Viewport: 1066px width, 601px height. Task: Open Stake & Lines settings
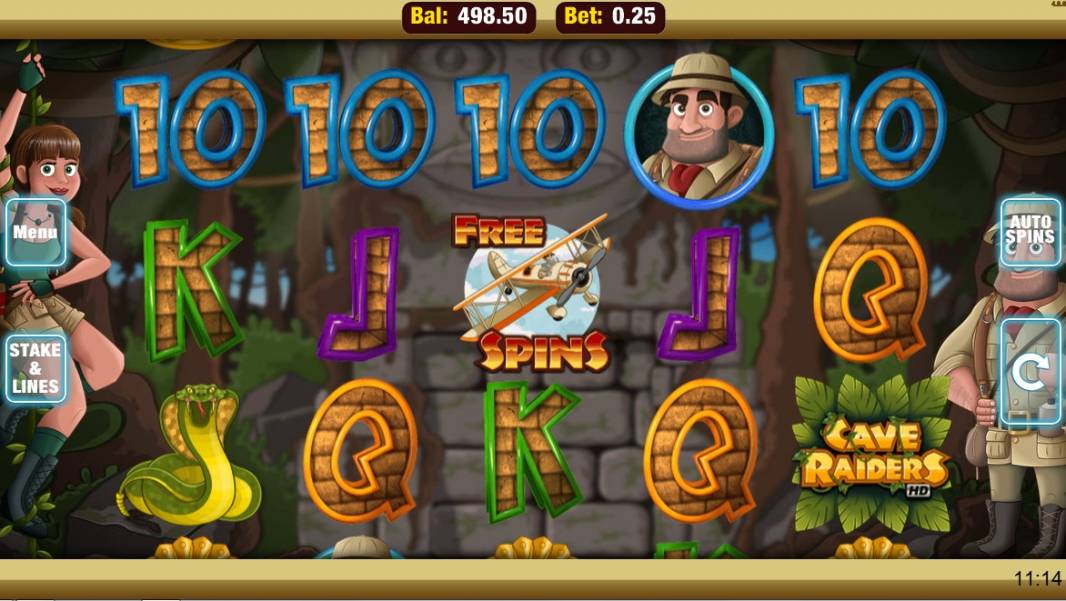(x=35, y=368)
